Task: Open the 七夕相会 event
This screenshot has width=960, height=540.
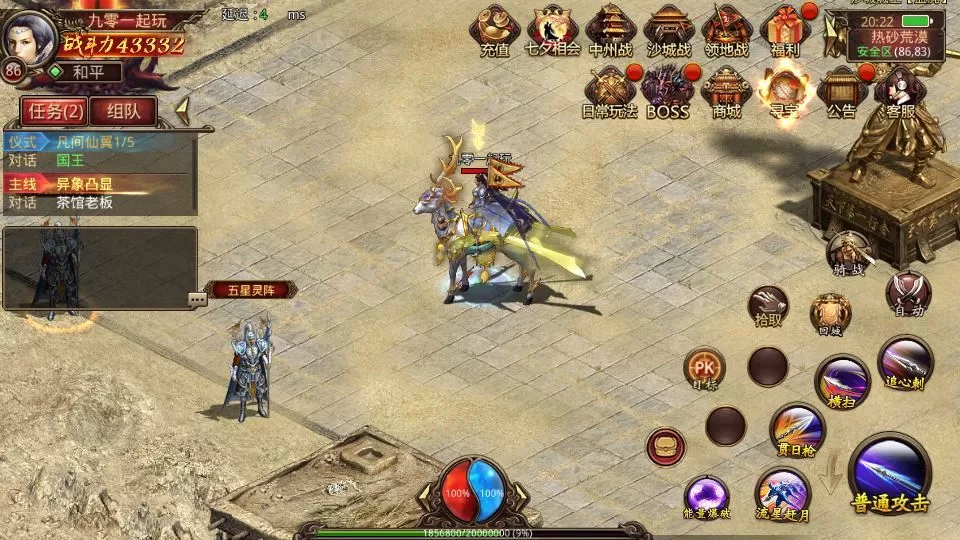Action: point(552,28)
